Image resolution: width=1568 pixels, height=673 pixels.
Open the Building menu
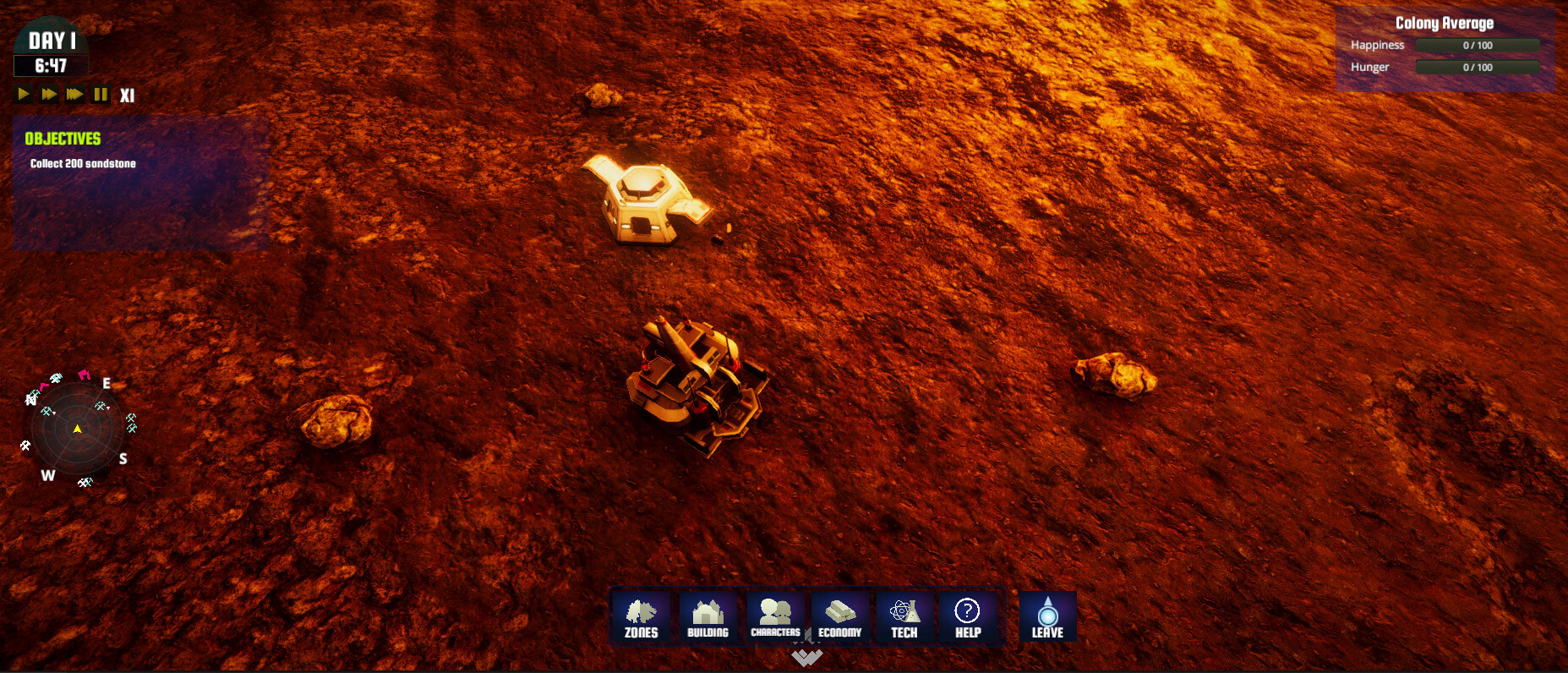[707, 617]
